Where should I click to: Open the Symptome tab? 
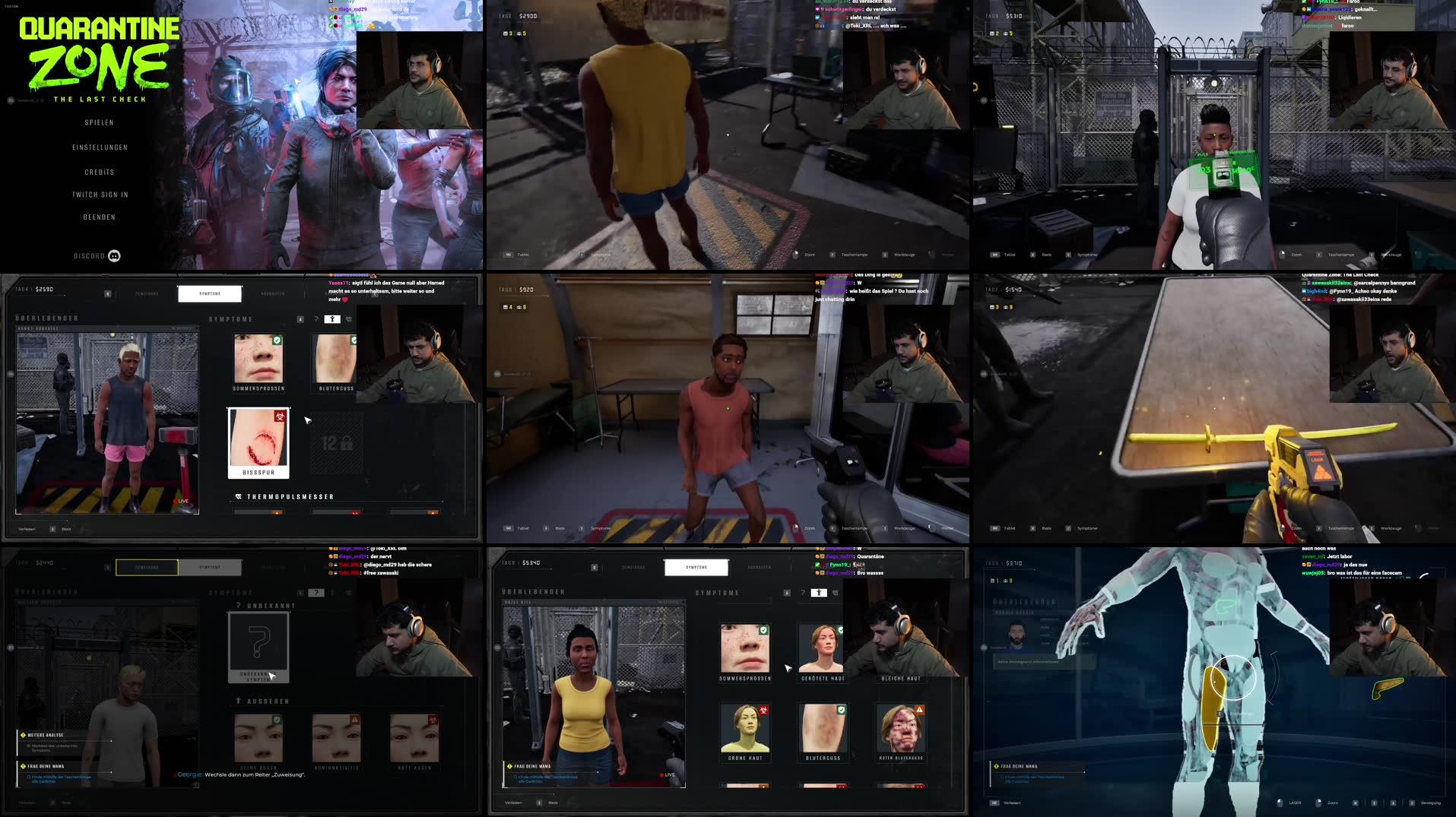coord(211,293)
